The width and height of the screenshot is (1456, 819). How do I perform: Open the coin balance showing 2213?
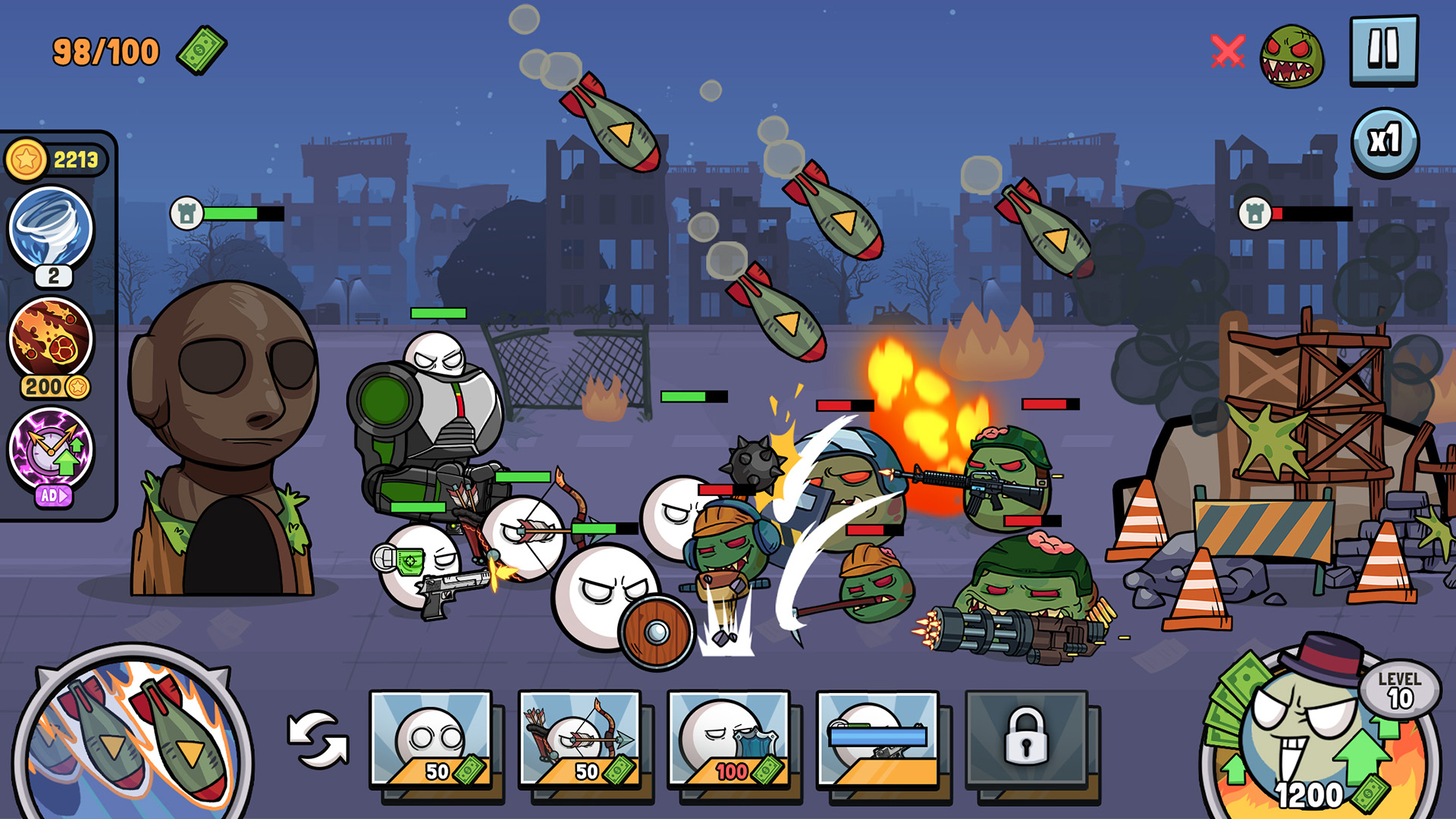point(57,157)
